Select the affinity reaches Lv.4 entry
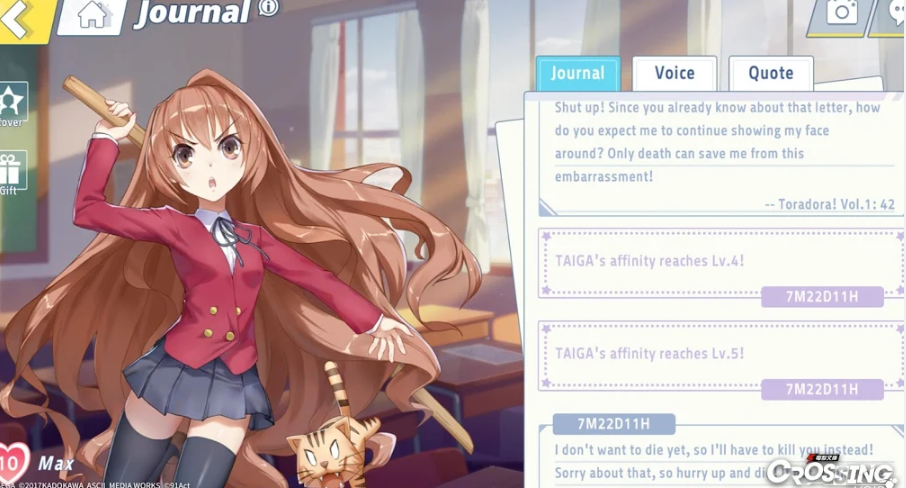Viewport: 906px width, 488px height. [x=715, y=262]
